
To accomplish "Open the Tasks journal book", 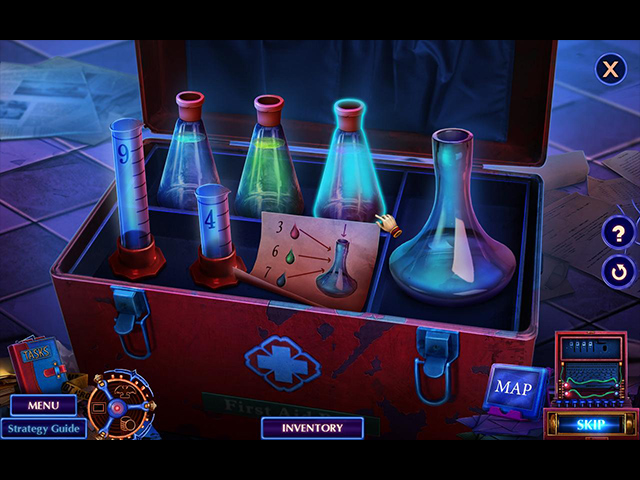I will click(x=36, y=366).
